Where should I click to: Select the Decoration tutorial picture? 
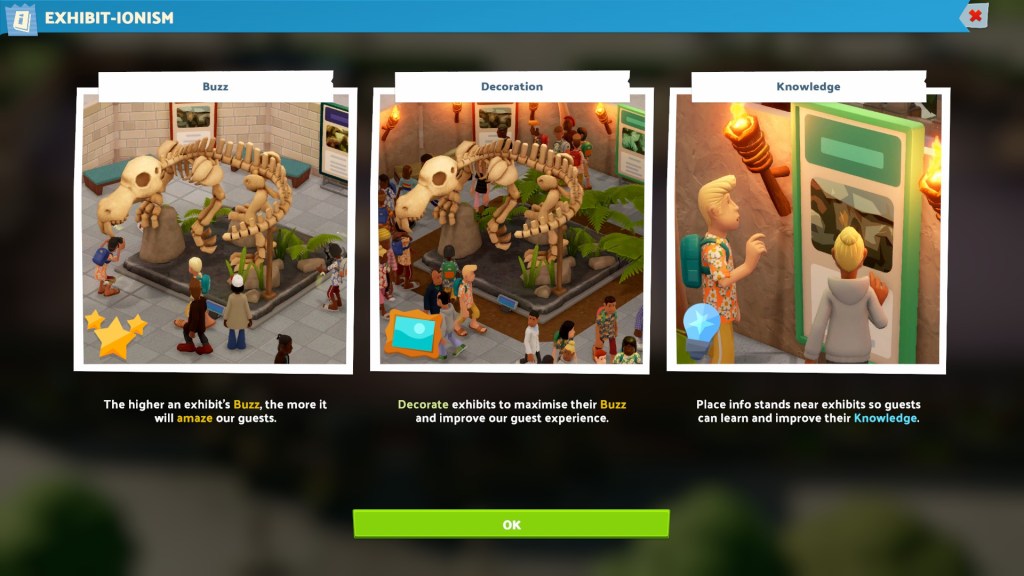tap(511, 228)
